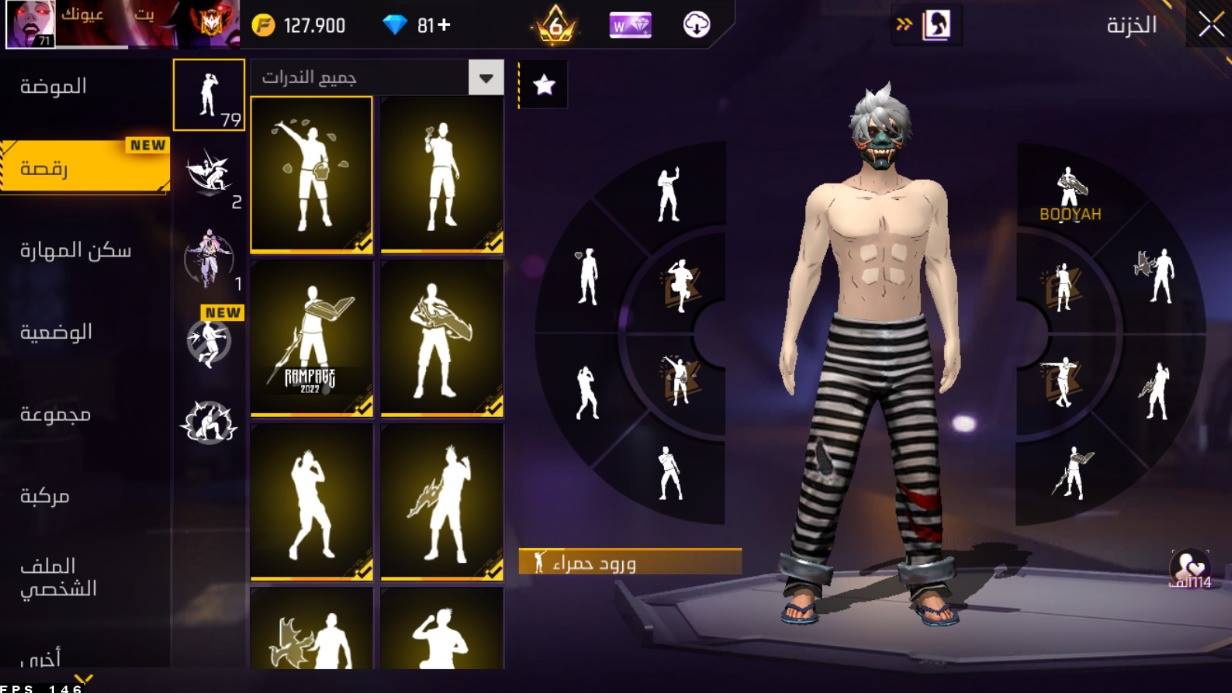Click the gold coin balance 127.900
This screenshot has height=693, width=1232.
point(298,25)
